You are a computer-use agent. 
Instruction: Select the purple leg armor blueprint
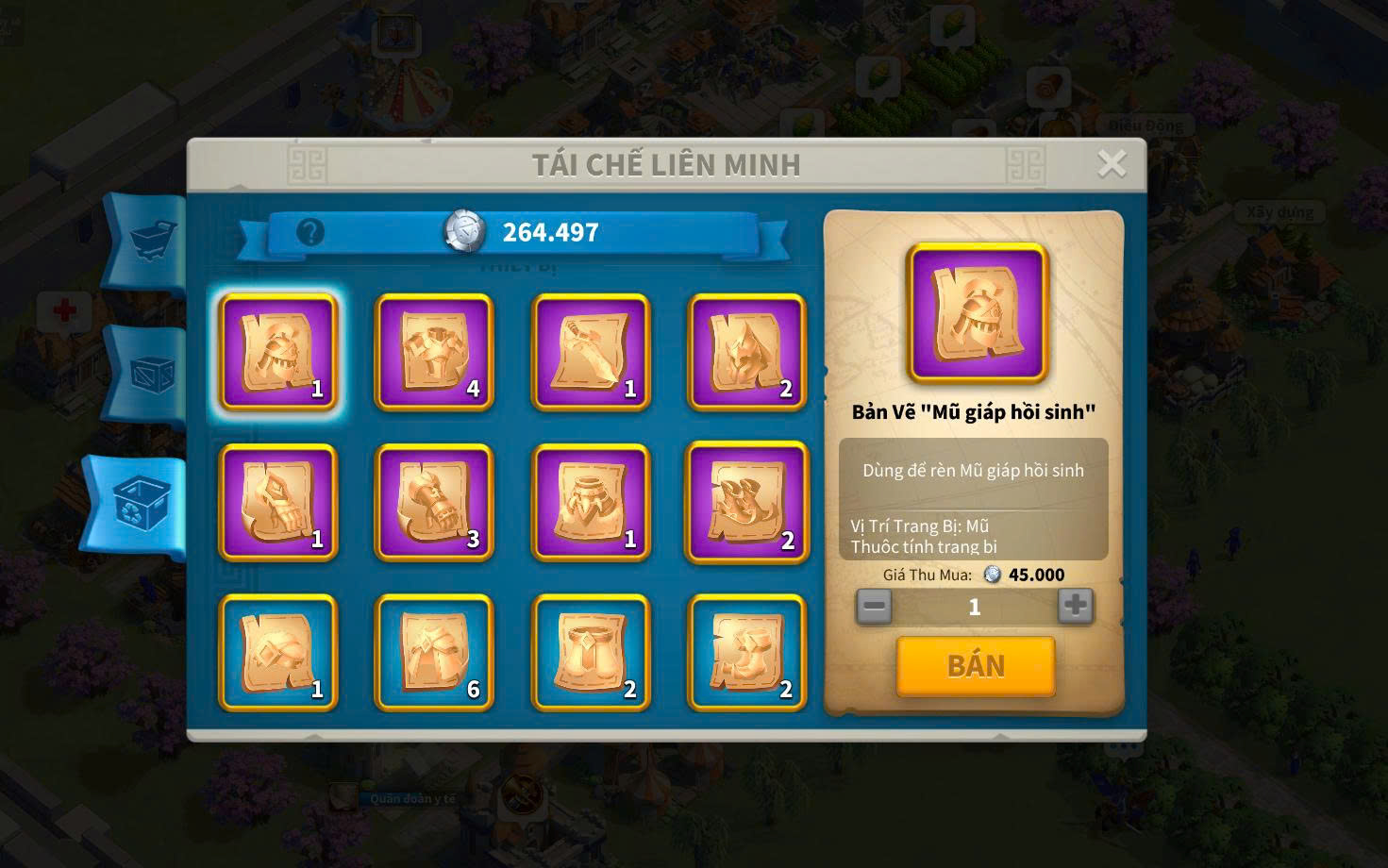(591, 502)
